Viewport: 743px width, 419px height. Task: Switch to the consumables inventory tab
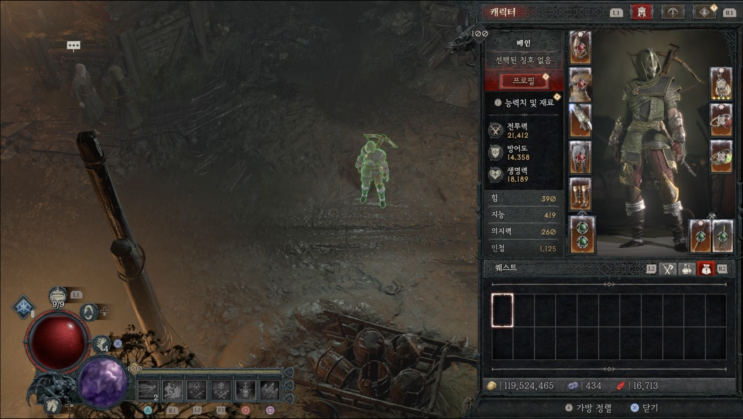click(x=688, y=269)
